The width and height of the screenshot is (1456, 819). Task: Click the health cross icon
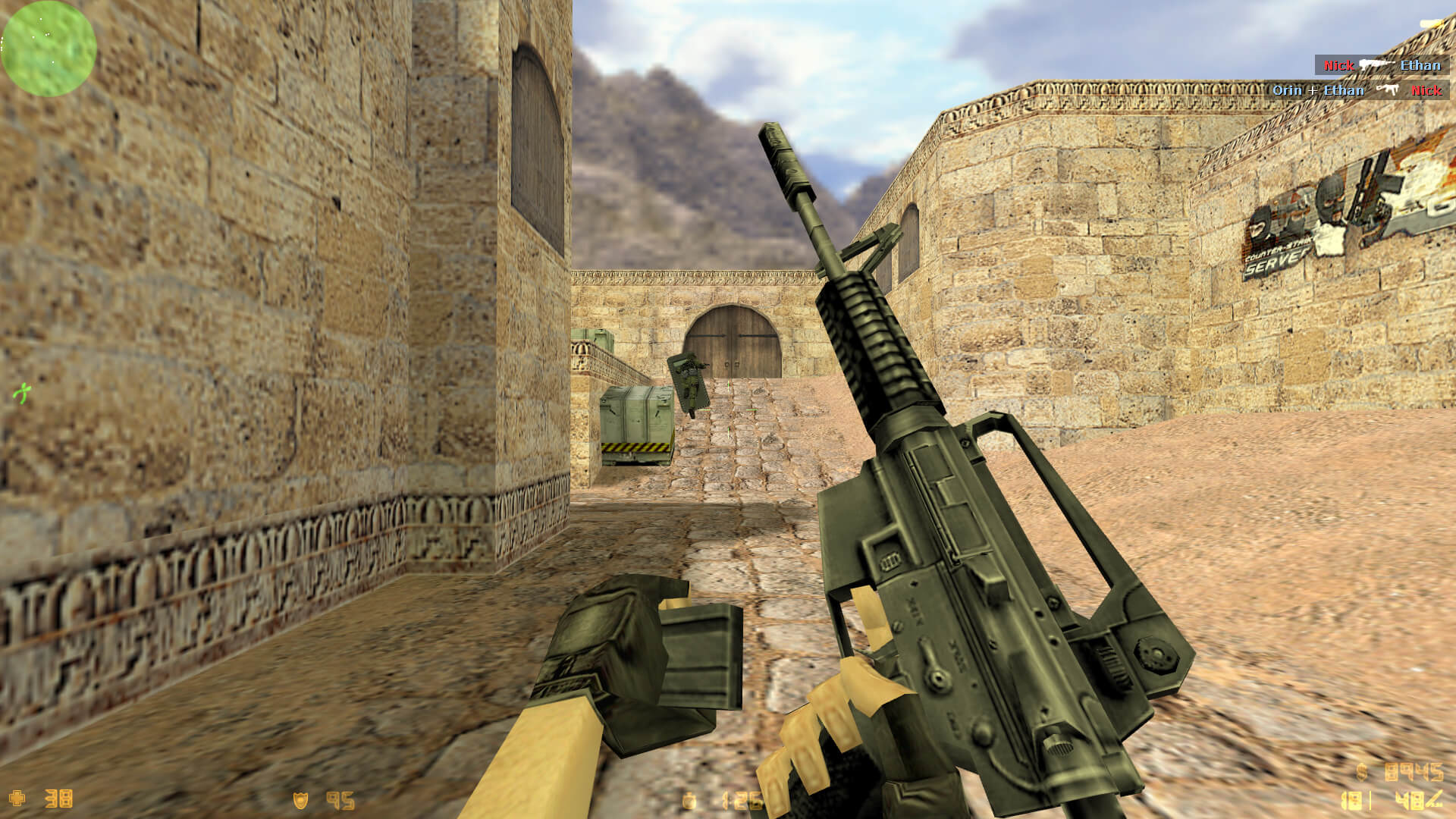[17, 798]
